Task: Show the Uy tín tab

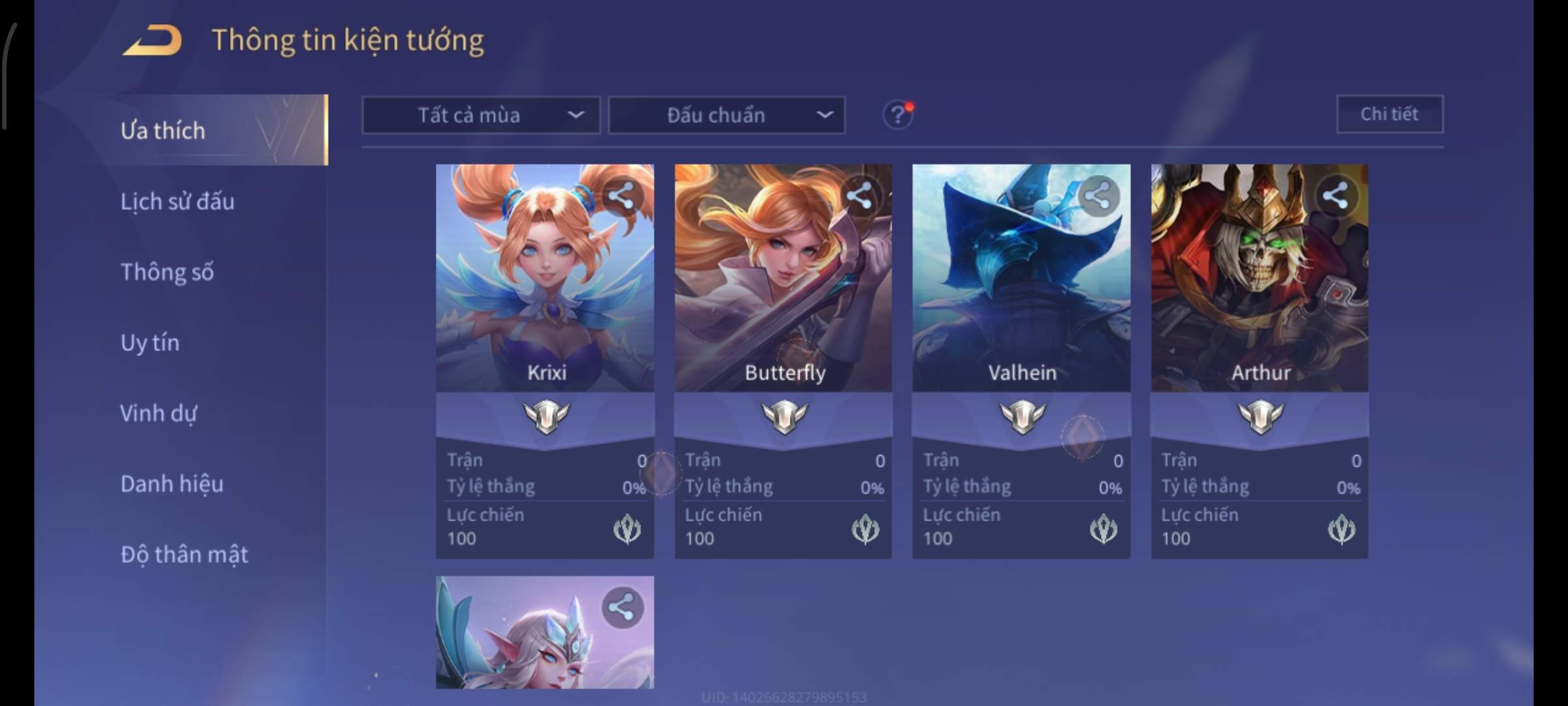Action: click(x=150, y=343)
